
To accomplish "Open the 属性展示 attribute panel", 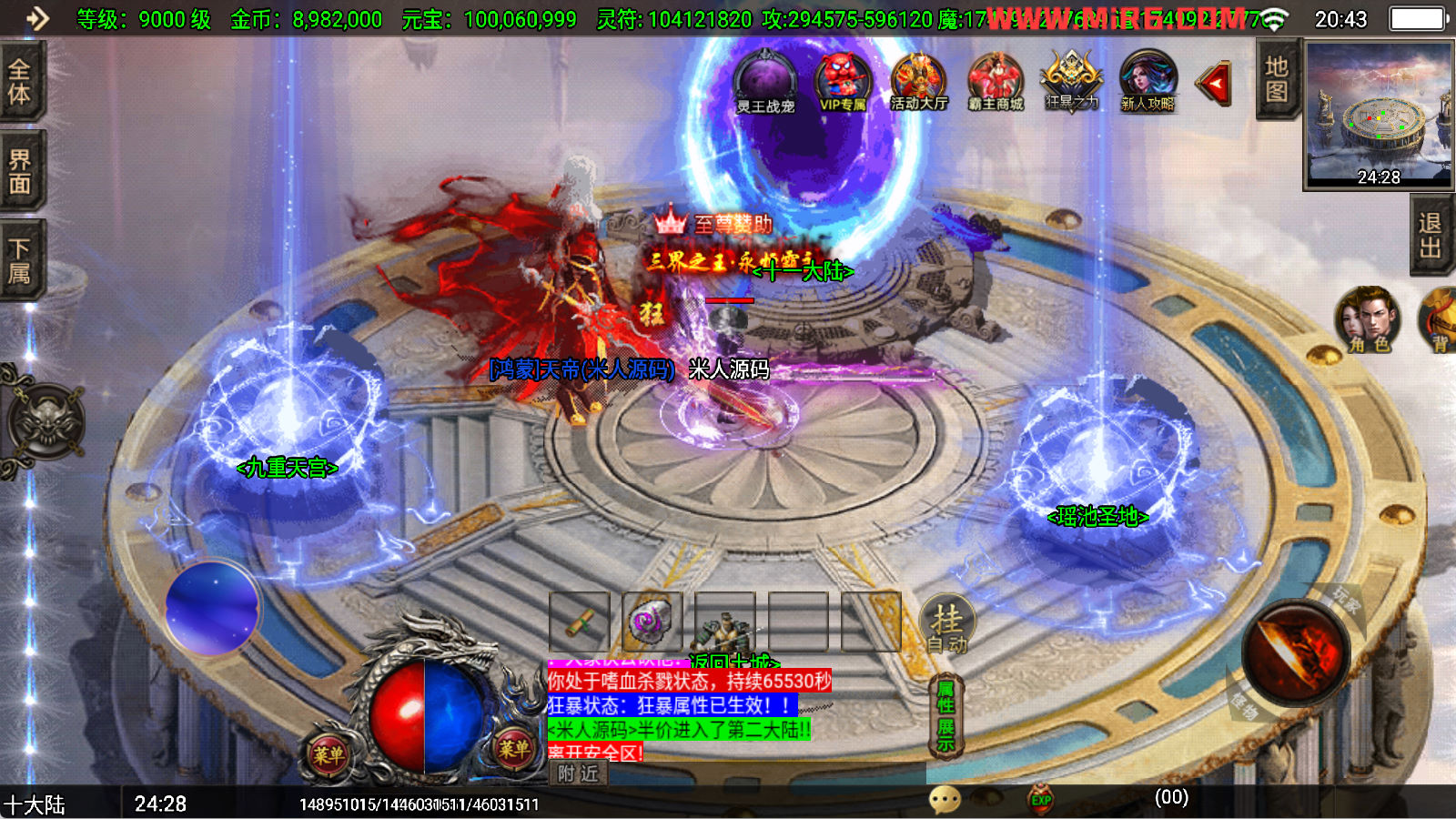I will click(946, 716).
